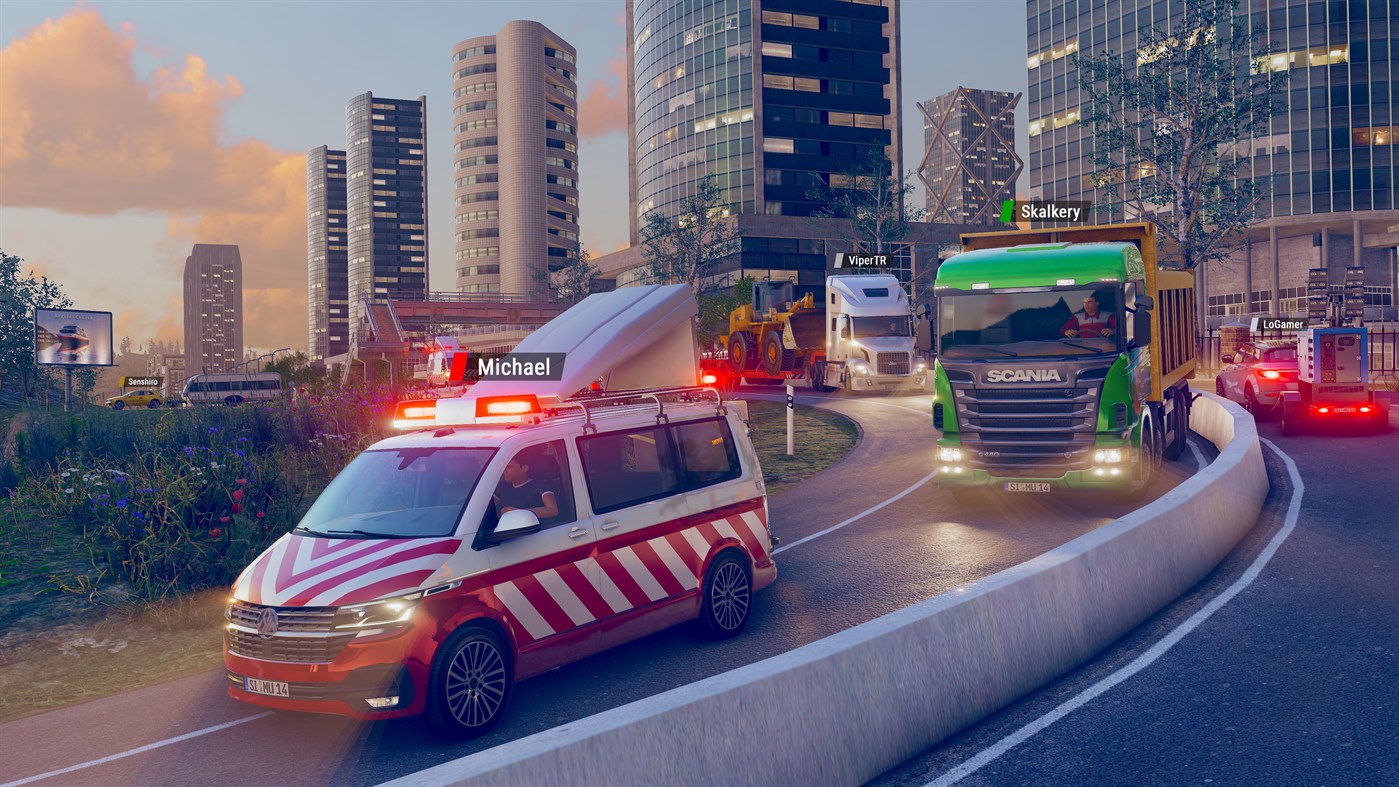Click the red flag icon beside Michael
The height and width of the screenshot is (787, 1399).
pyautogui.click(x=458, y=366)
